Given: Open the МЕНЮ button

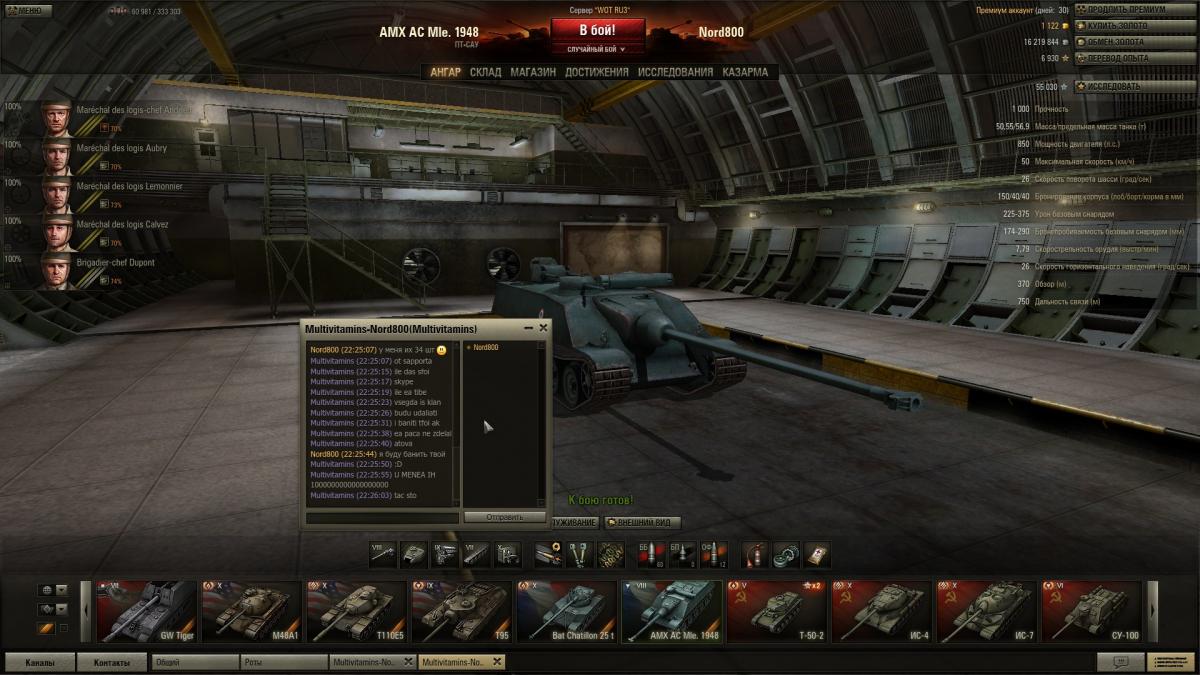Looking at the screenshot, I should click(x=25, y=10).
